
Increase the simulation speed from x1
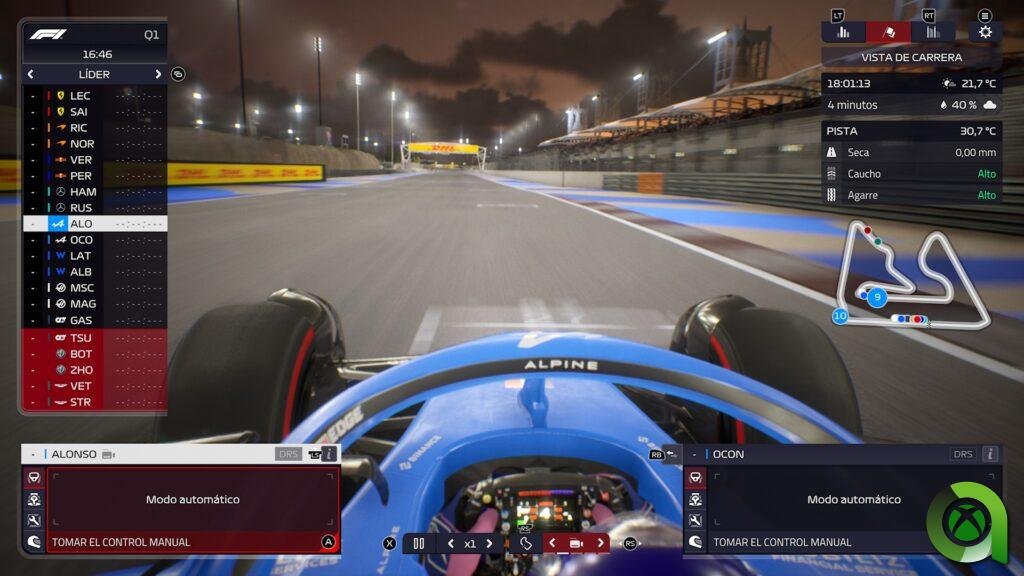click(489, 543)
